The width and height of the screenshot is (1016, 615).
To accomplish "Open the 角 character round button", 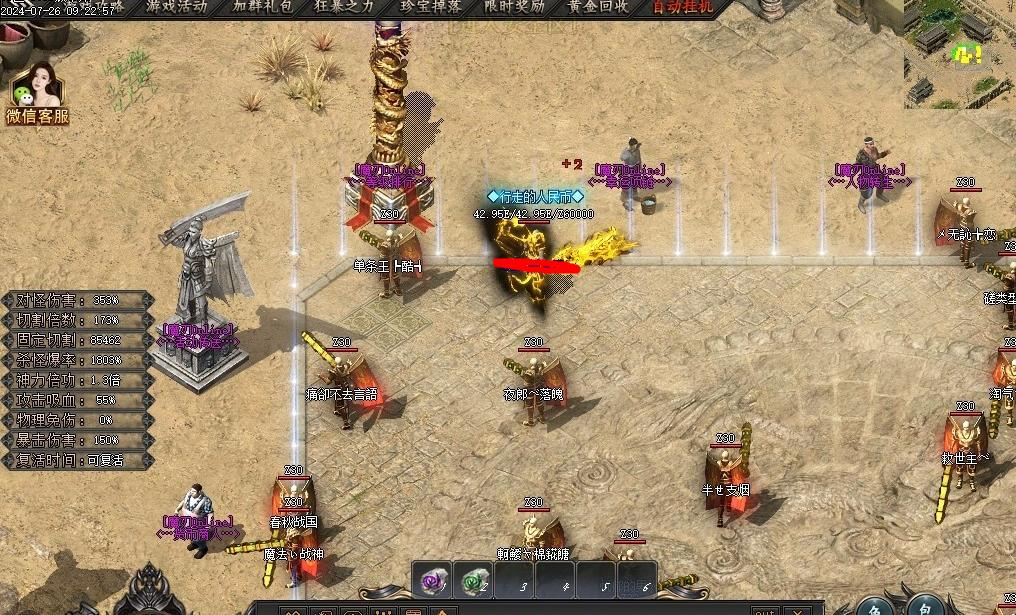I will coord(877,603).
